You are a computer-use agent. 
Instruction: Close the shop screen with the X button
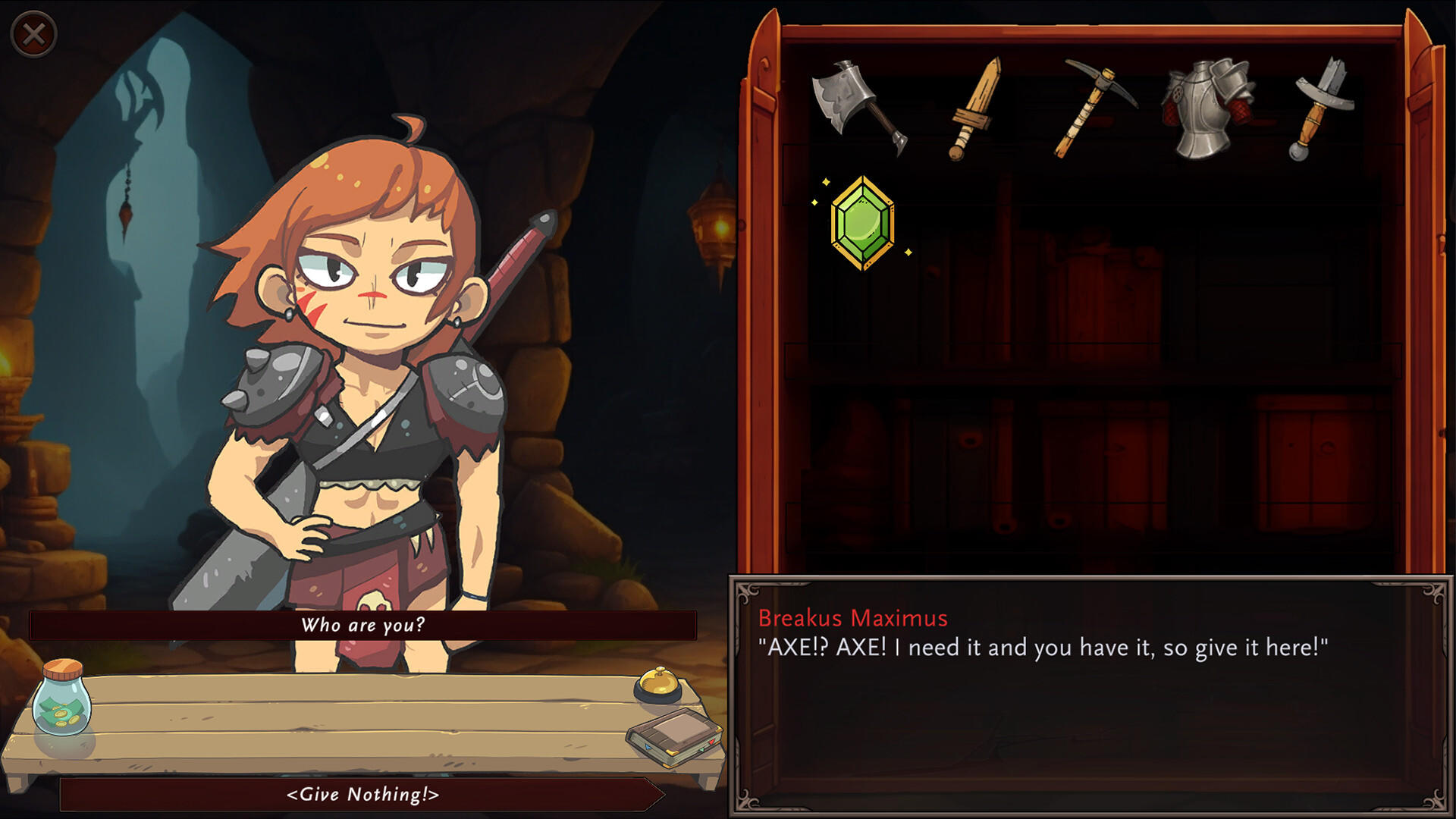coord(33,34)
